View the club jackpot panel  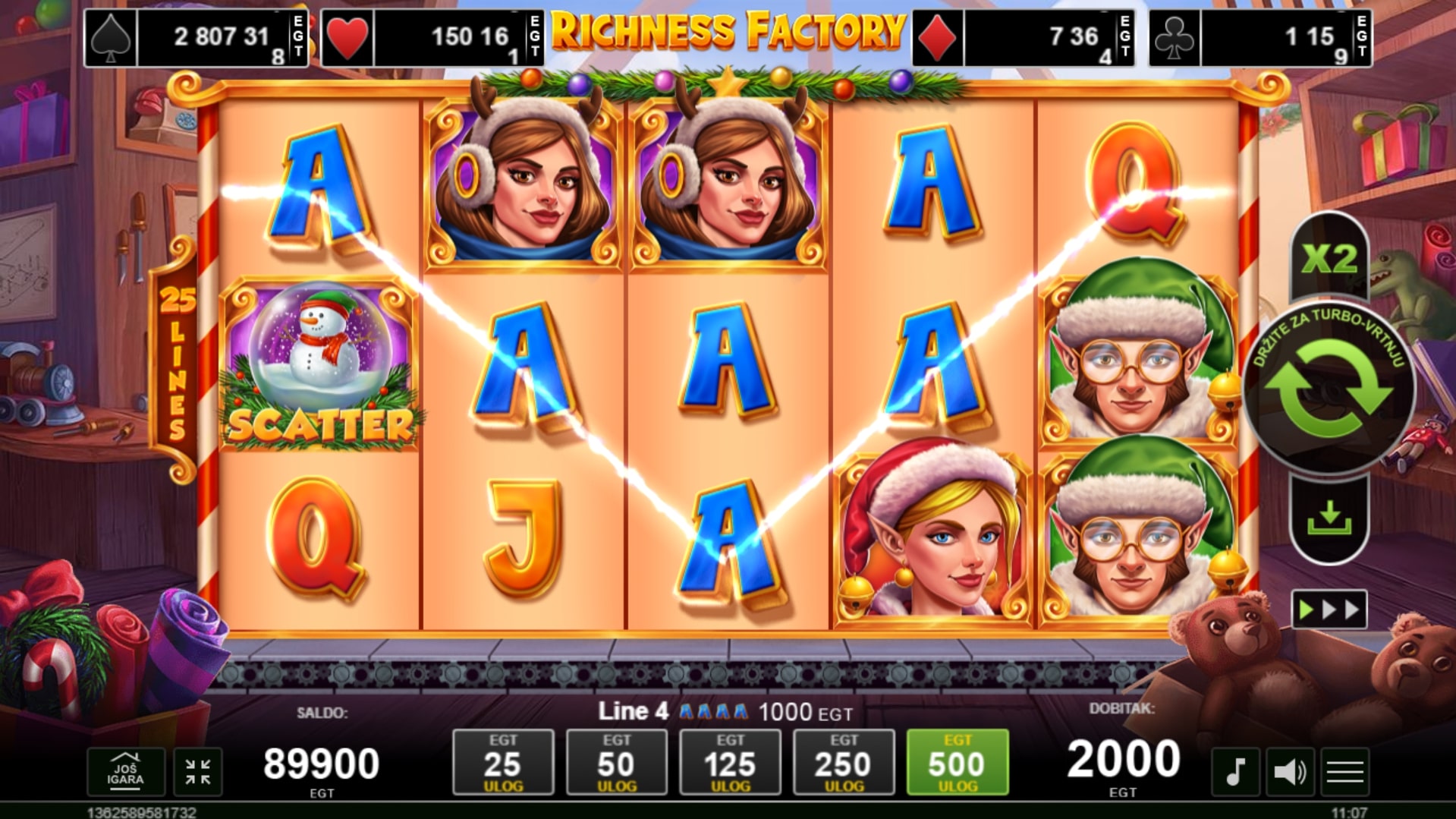1260,38
